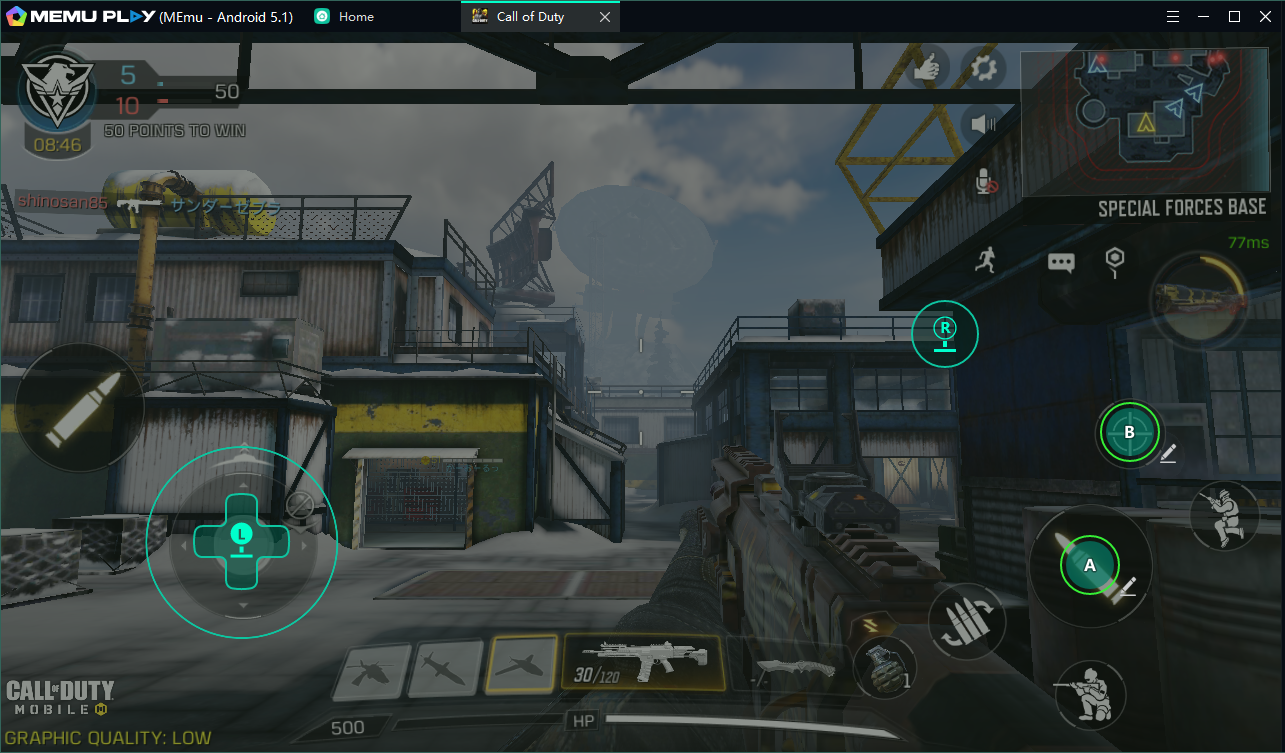Fire with the left bullet button

click(79, 407)
